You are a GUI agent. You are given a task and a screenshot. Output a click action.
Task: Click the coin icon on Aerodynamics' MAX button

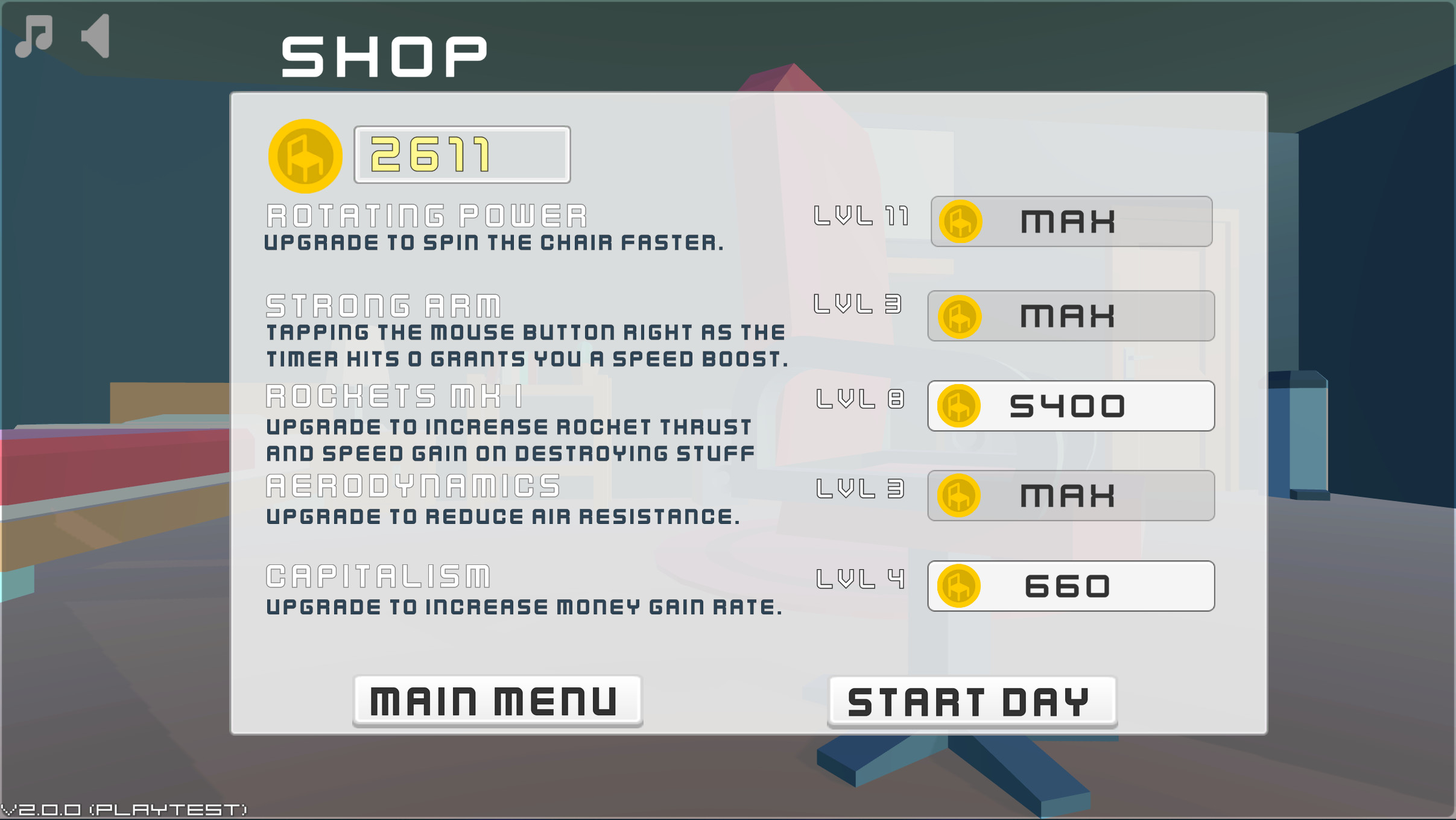(x=958, y=496)
